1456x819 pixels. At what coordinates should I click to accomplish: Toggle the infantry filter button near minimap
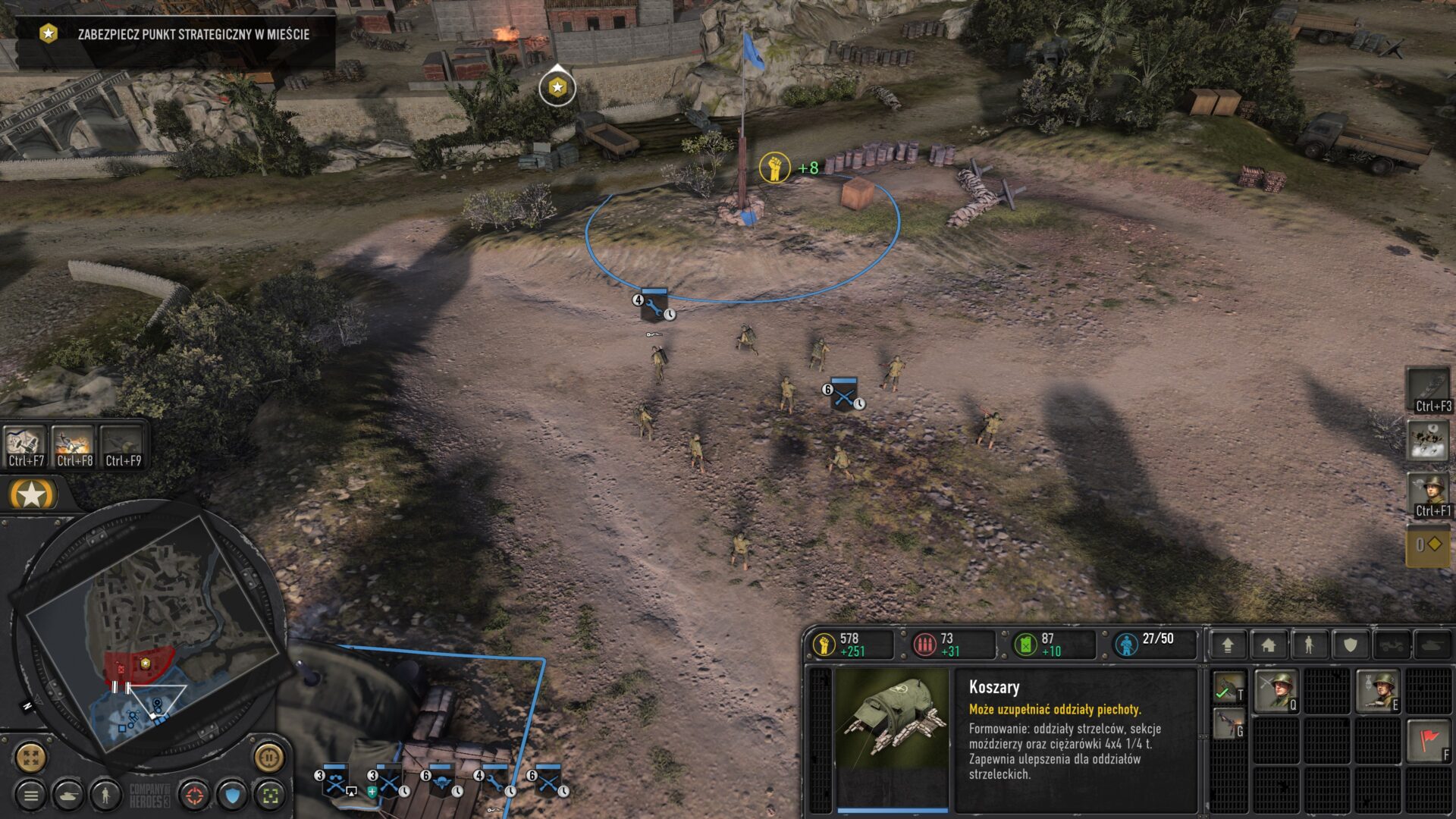pyautogui.click(x=105, y=796)
